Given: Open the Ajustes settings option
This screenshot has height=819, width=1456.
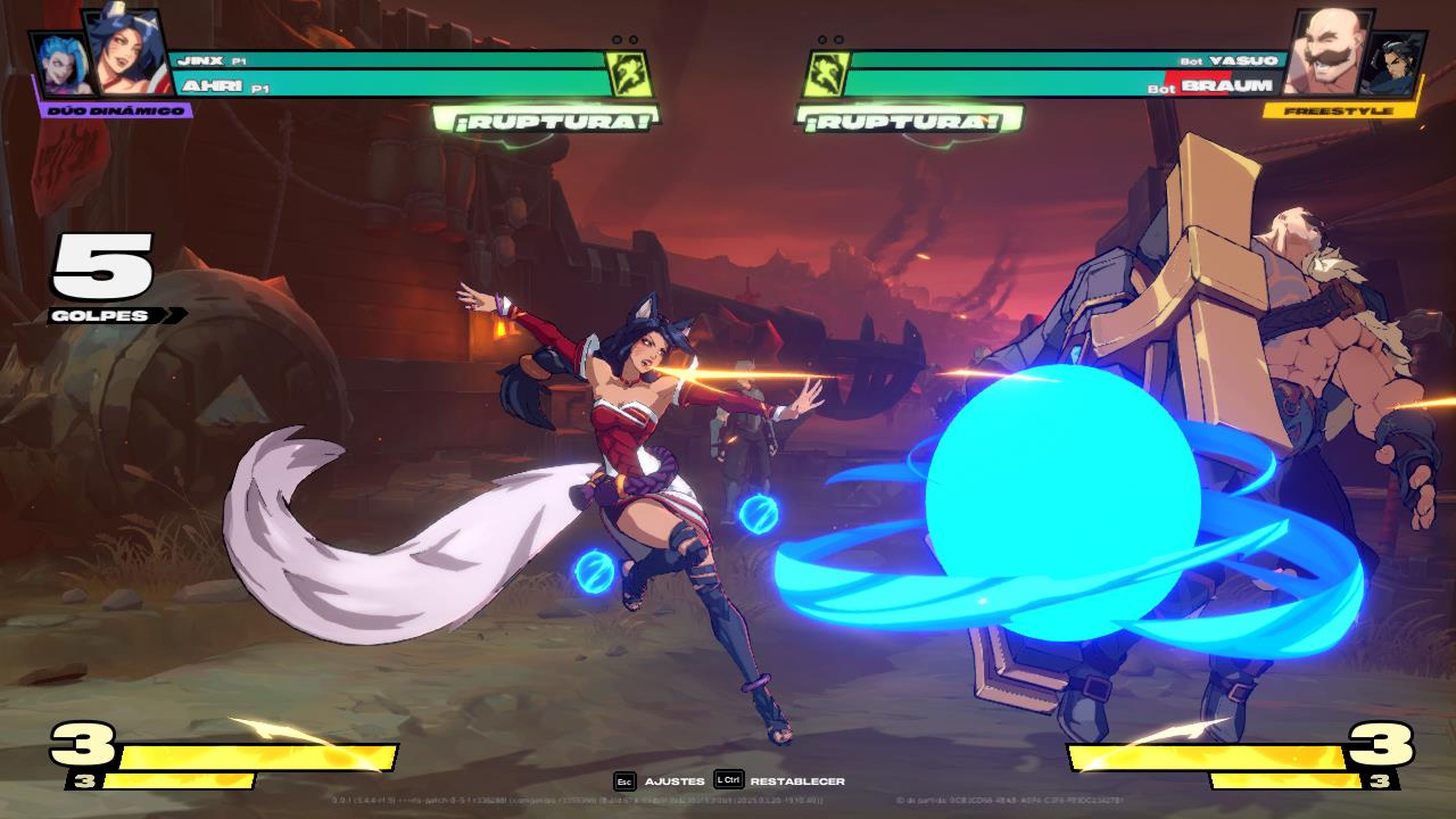Looking at the screenshot, I should [674, 781].
